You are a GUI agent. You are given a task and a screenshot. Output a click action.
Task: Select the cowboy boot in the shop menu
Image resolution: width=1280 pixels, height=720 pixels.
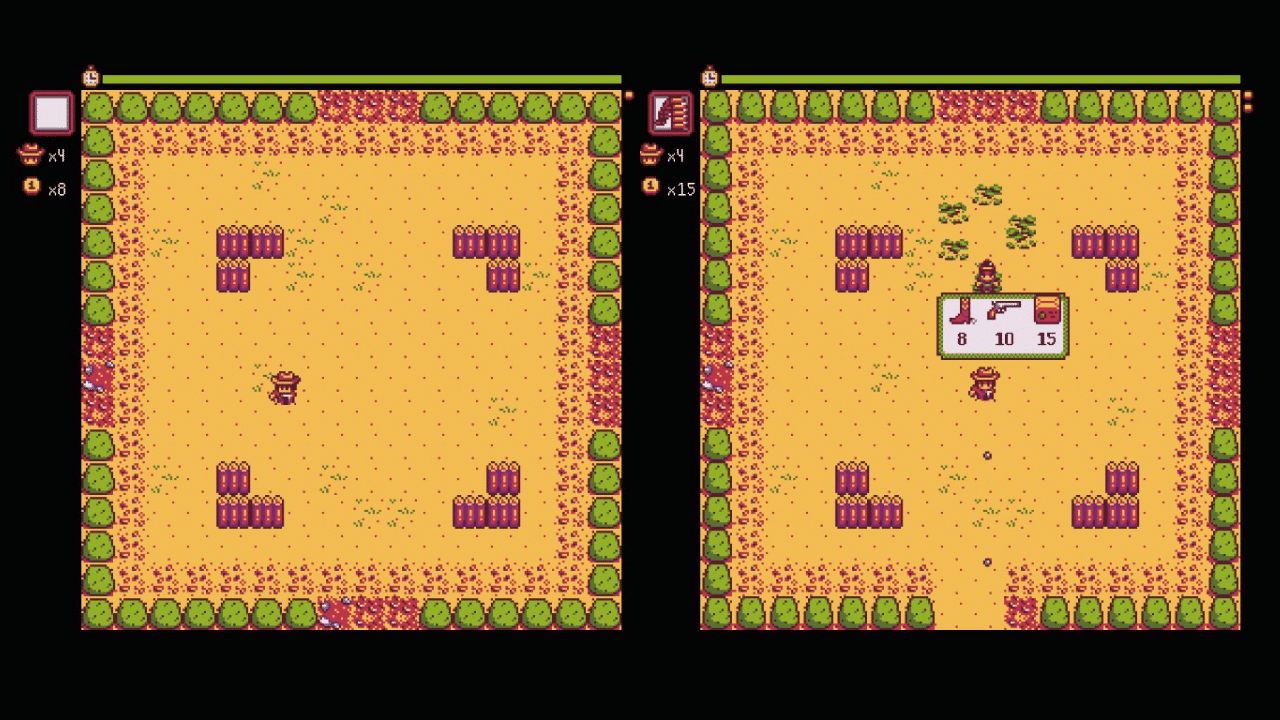click(x=961, y=314)
